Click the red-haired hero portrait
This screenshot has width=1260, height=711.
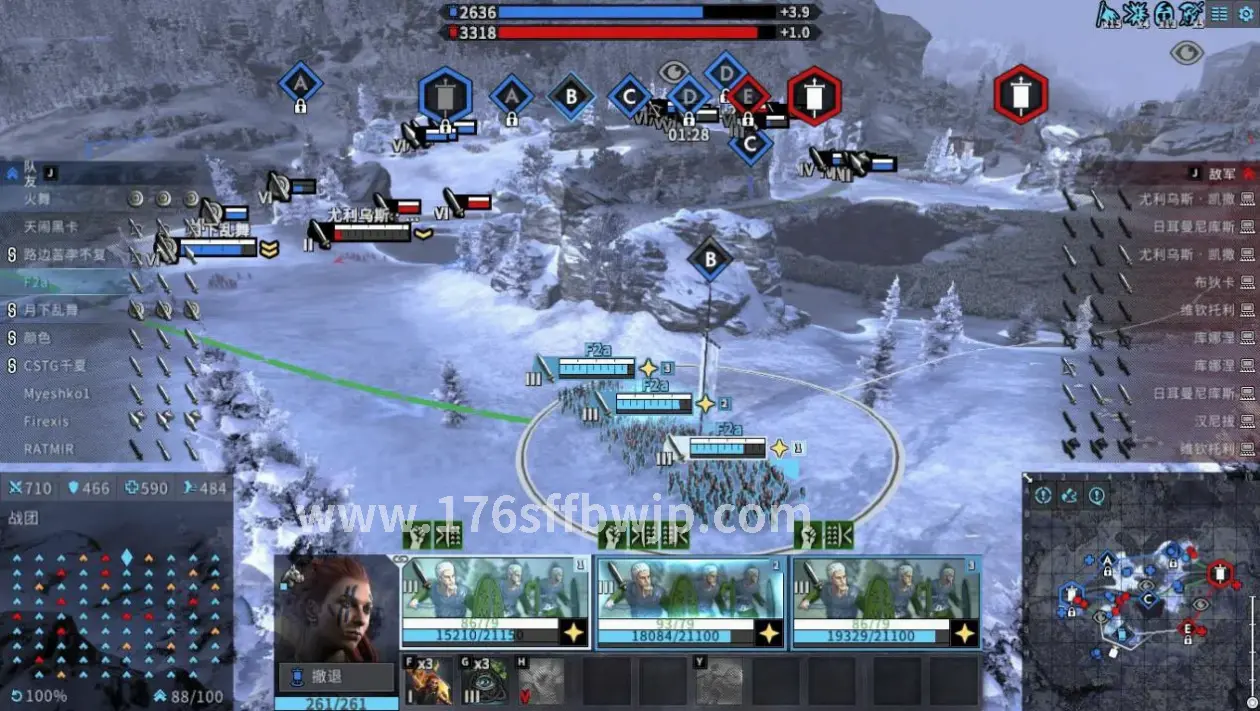click(x=336, y=608)
